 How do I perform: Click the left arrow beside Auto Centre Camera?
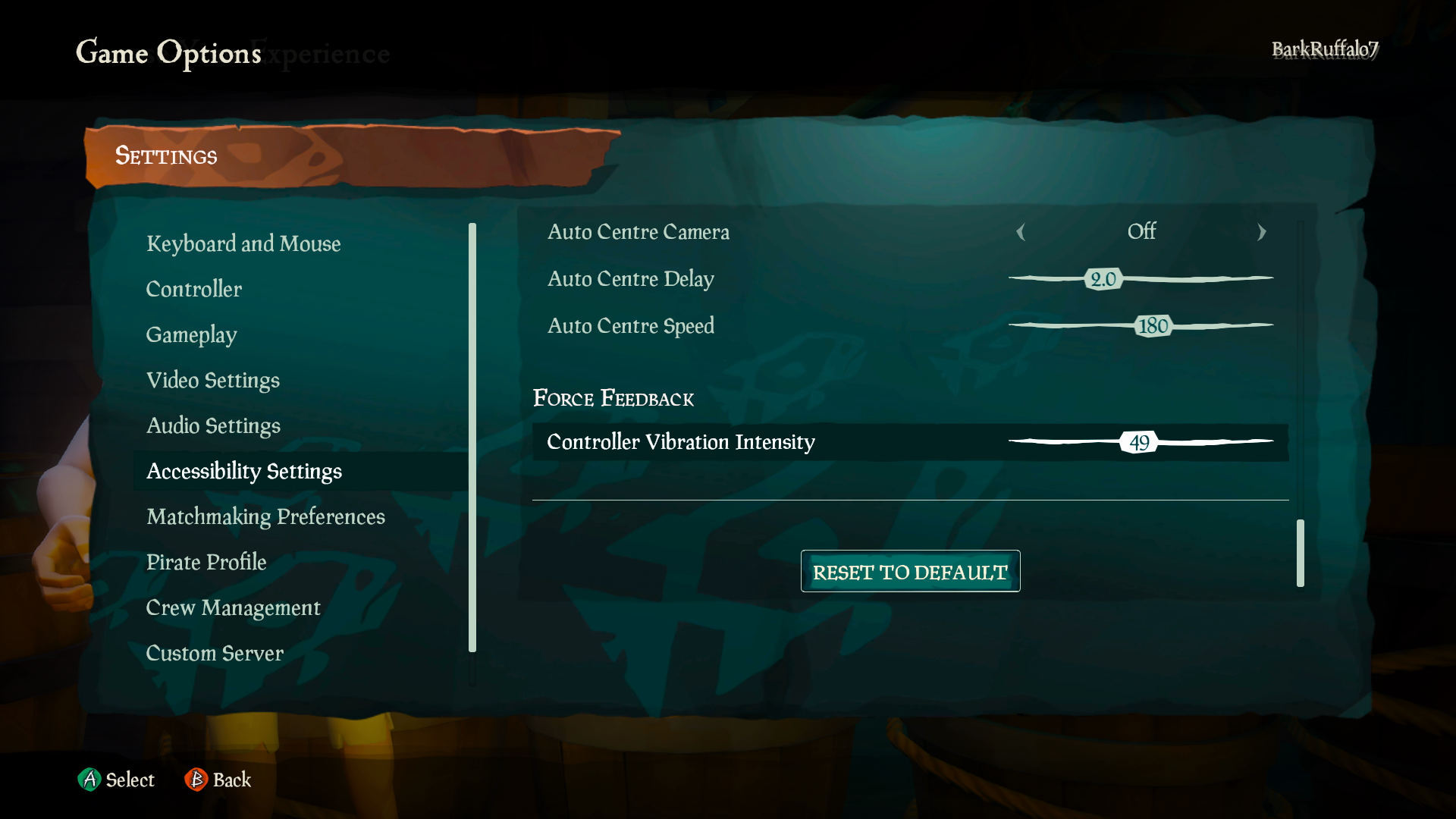point(1022,233)
